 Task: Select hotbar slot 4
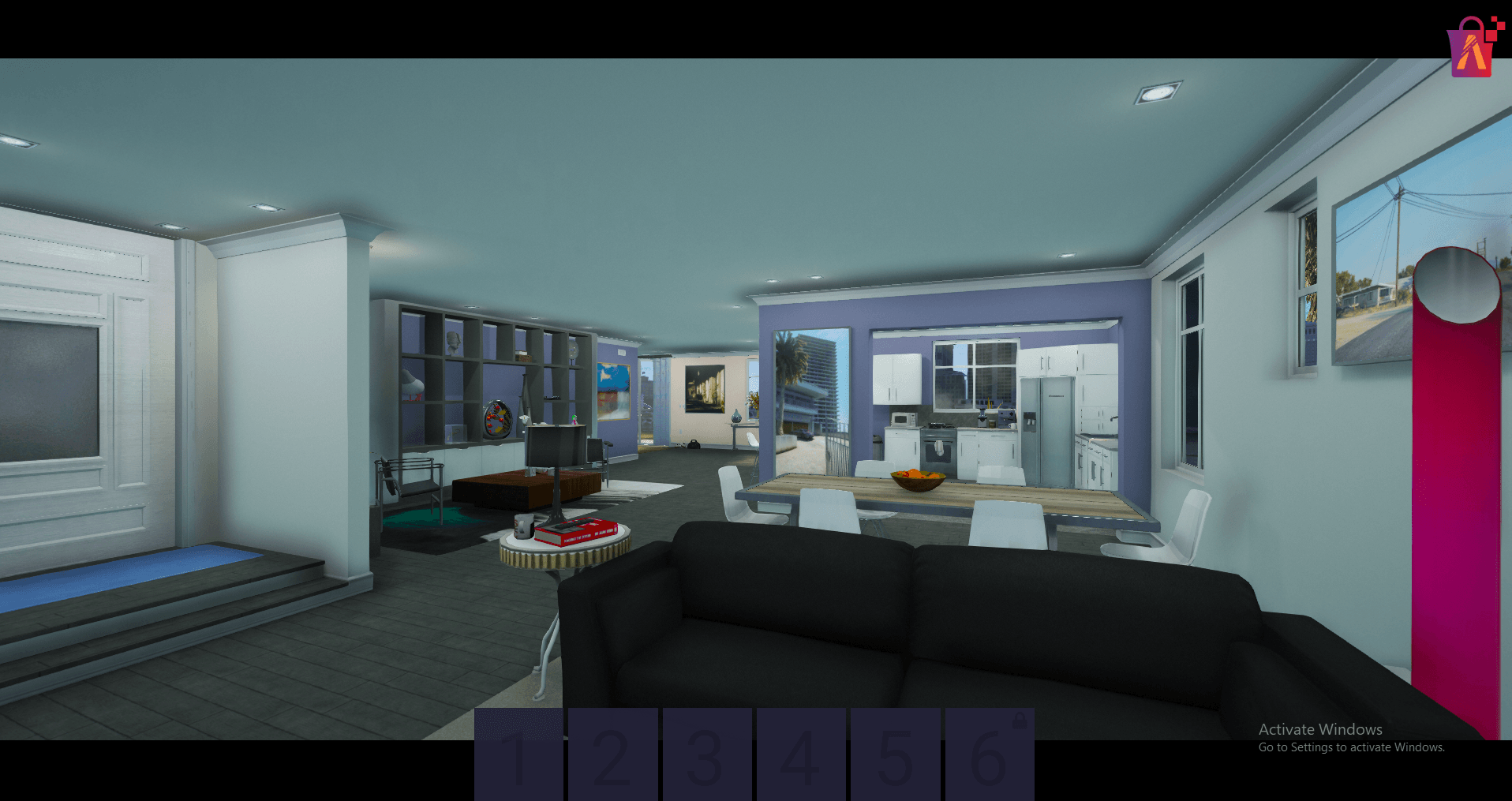pyautogui.click(x=802, y=754)
